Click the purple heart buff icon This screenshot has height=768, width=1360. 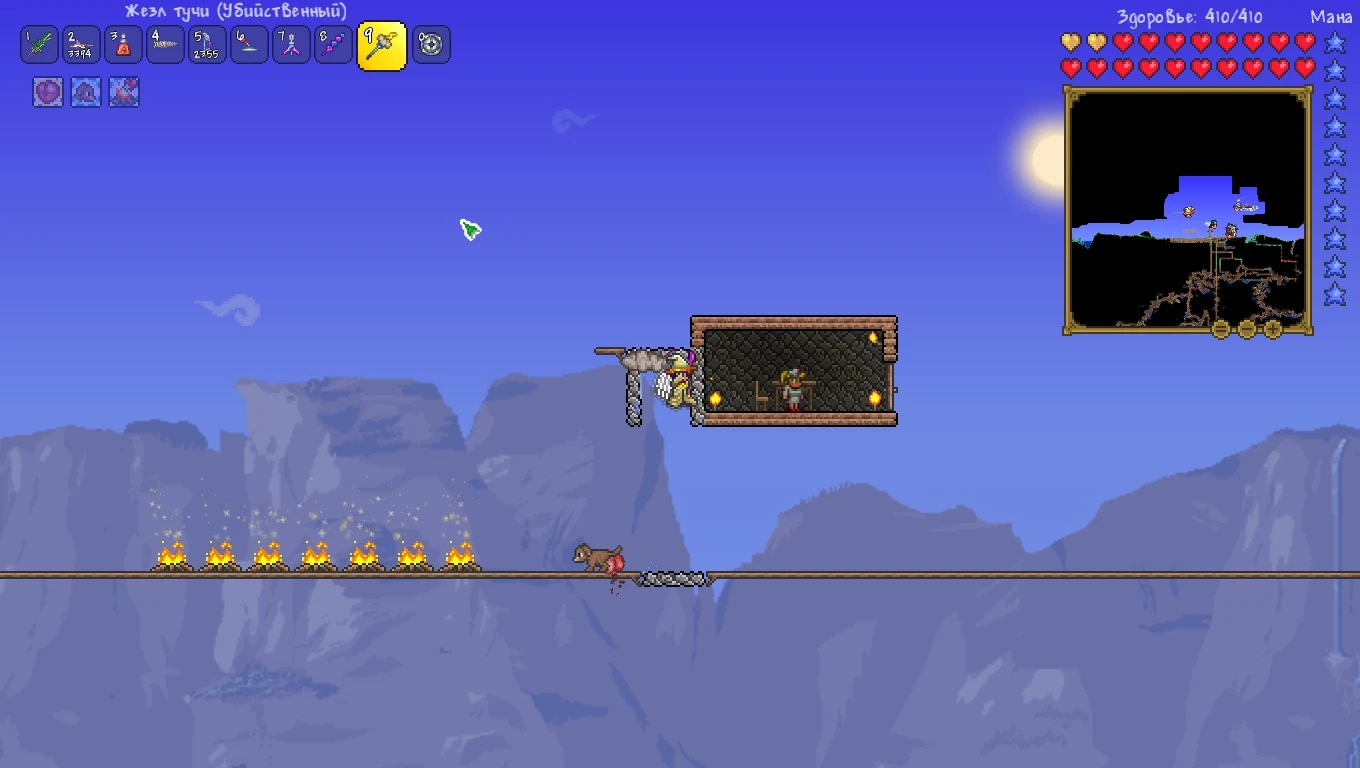pos(48,93)
